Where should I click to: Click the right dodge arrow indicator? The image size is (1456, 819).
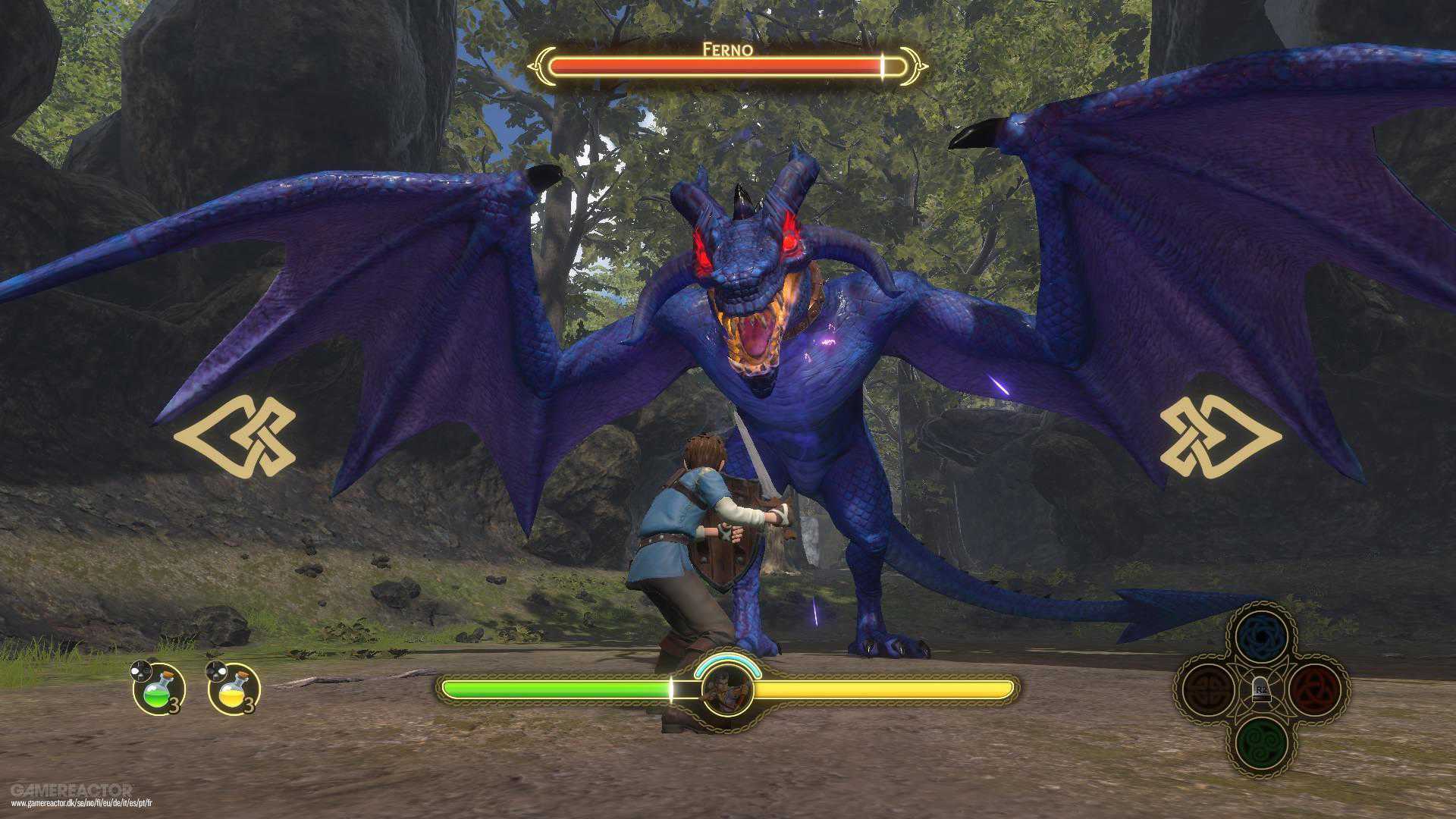click(x=1220, y=436)
